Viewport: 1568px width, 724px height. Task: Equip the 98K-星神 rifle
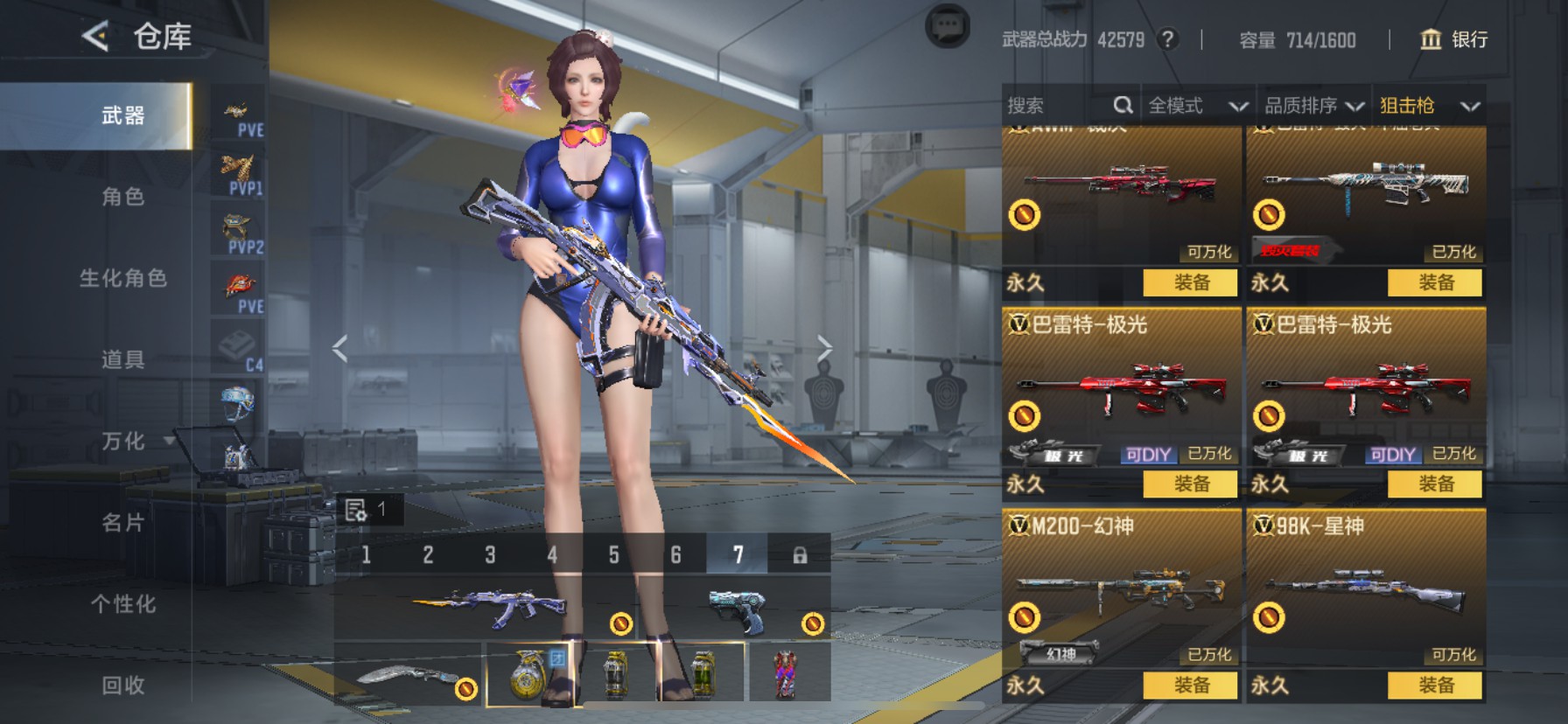(1435, 686)
